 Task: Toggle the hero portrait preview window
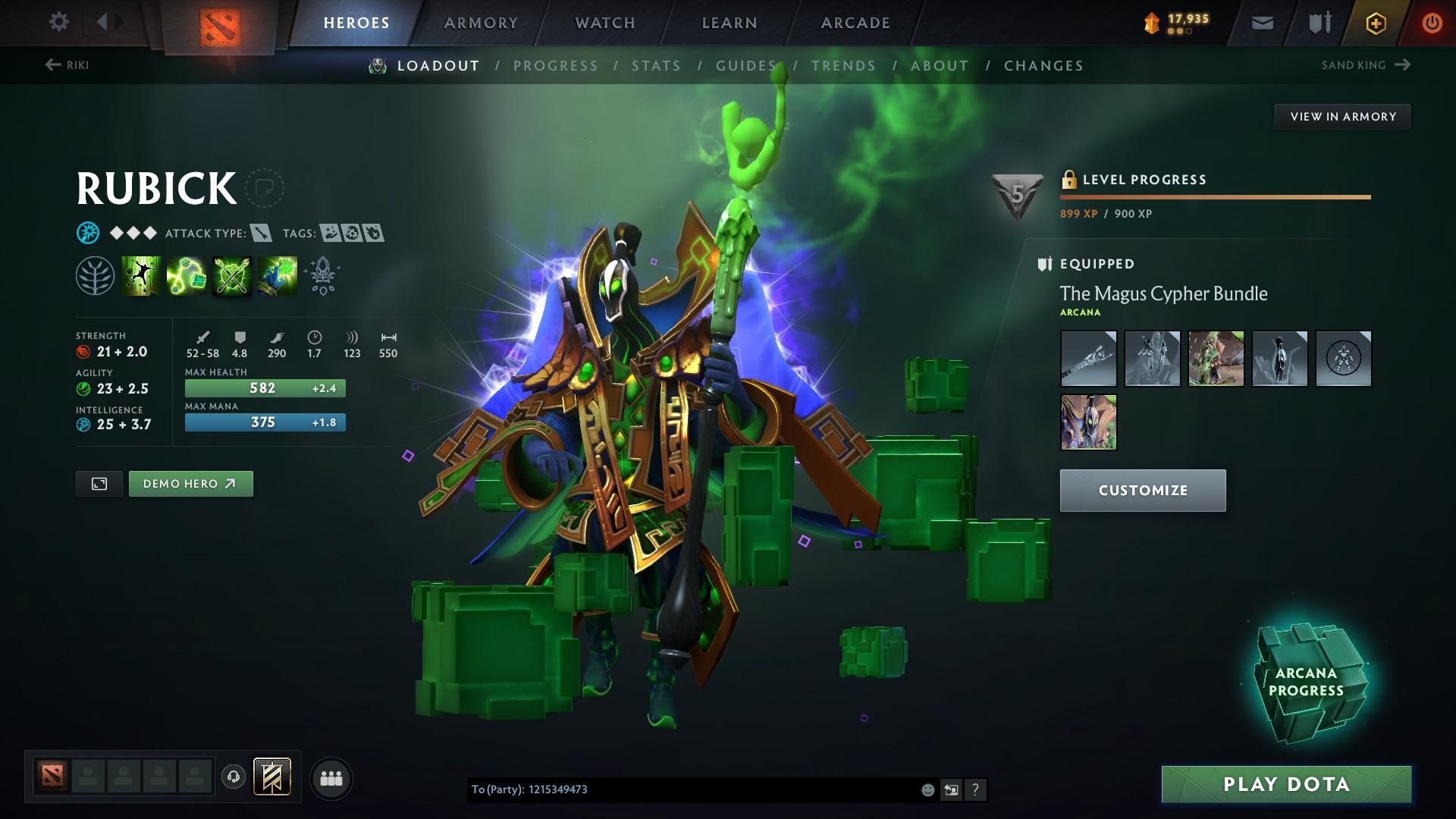99,483
